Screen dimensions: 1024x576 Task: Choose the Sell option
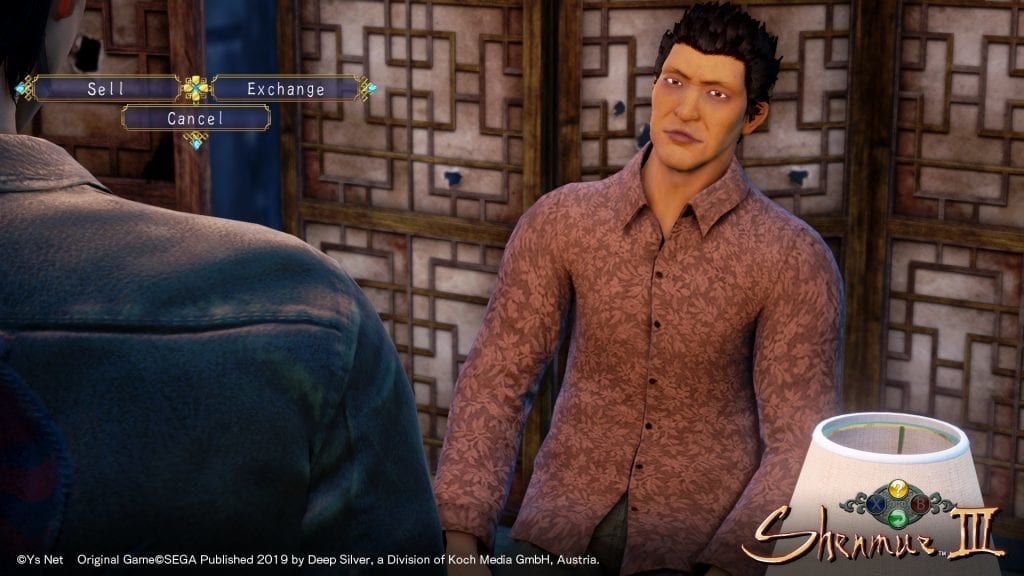click(x=105, y=89)
